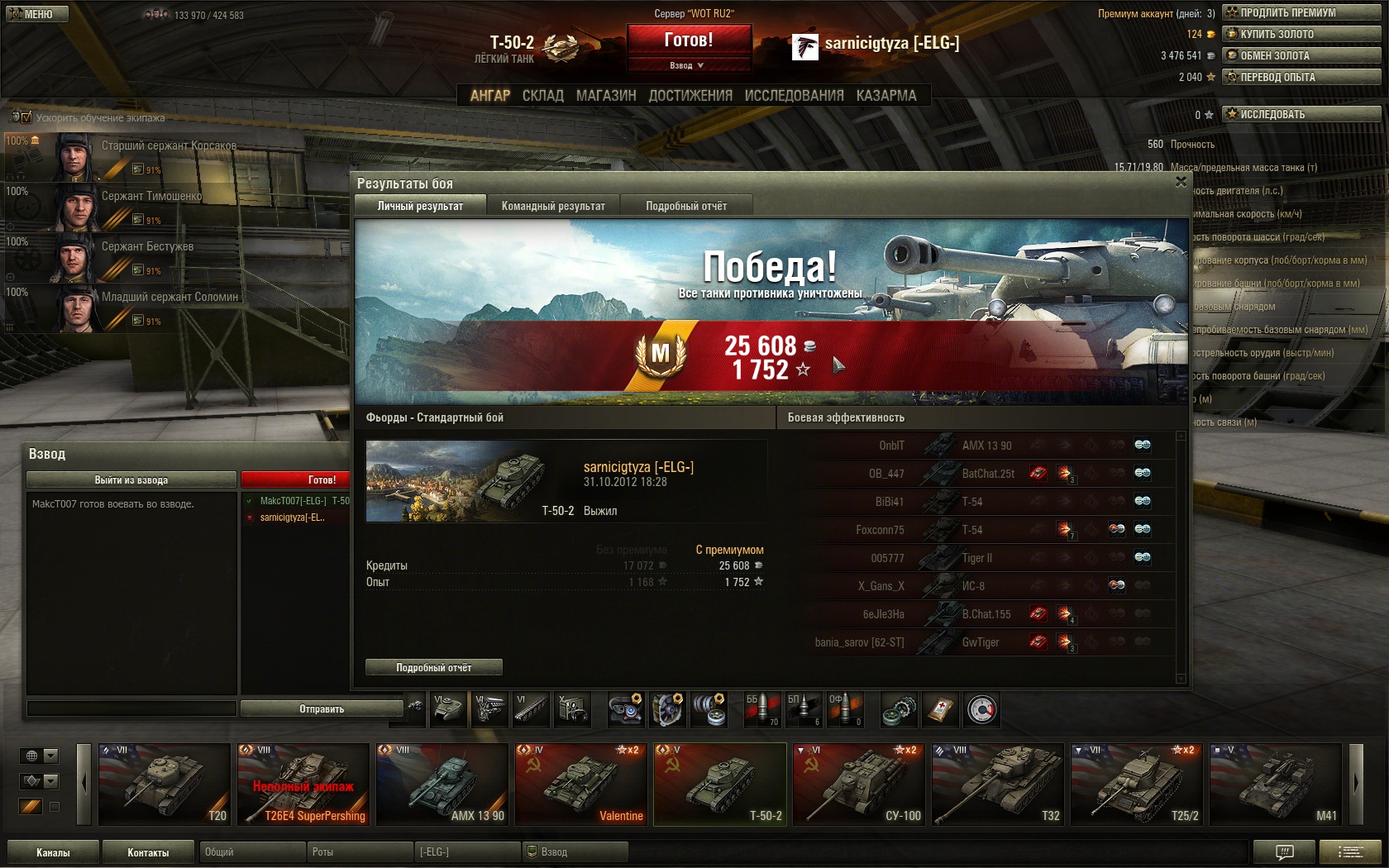Open the Подробный отчёт tab
The height and width of the screenshot is (868, 1389).
tap(686, 206)
